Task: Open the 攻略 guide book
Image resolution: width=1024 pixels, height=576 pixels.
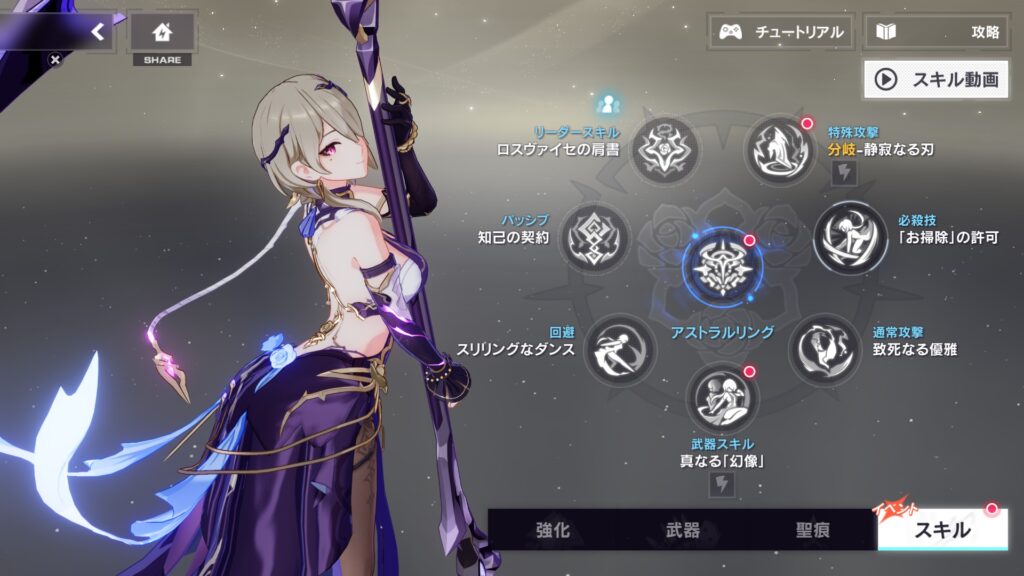Action: coord(937,31)
